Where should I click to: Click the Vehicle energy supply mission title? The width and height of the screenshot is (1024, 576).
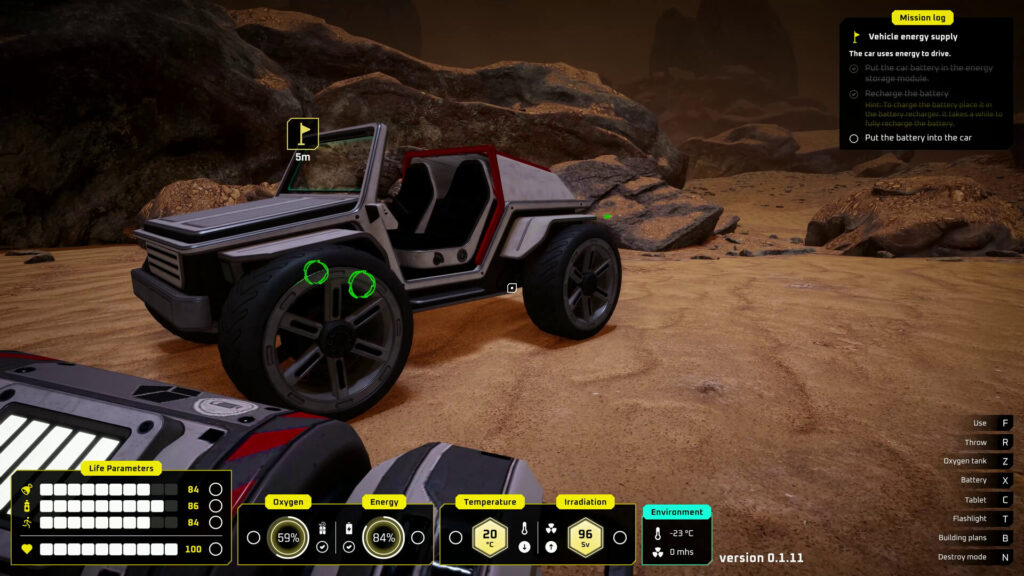[912, 37]
